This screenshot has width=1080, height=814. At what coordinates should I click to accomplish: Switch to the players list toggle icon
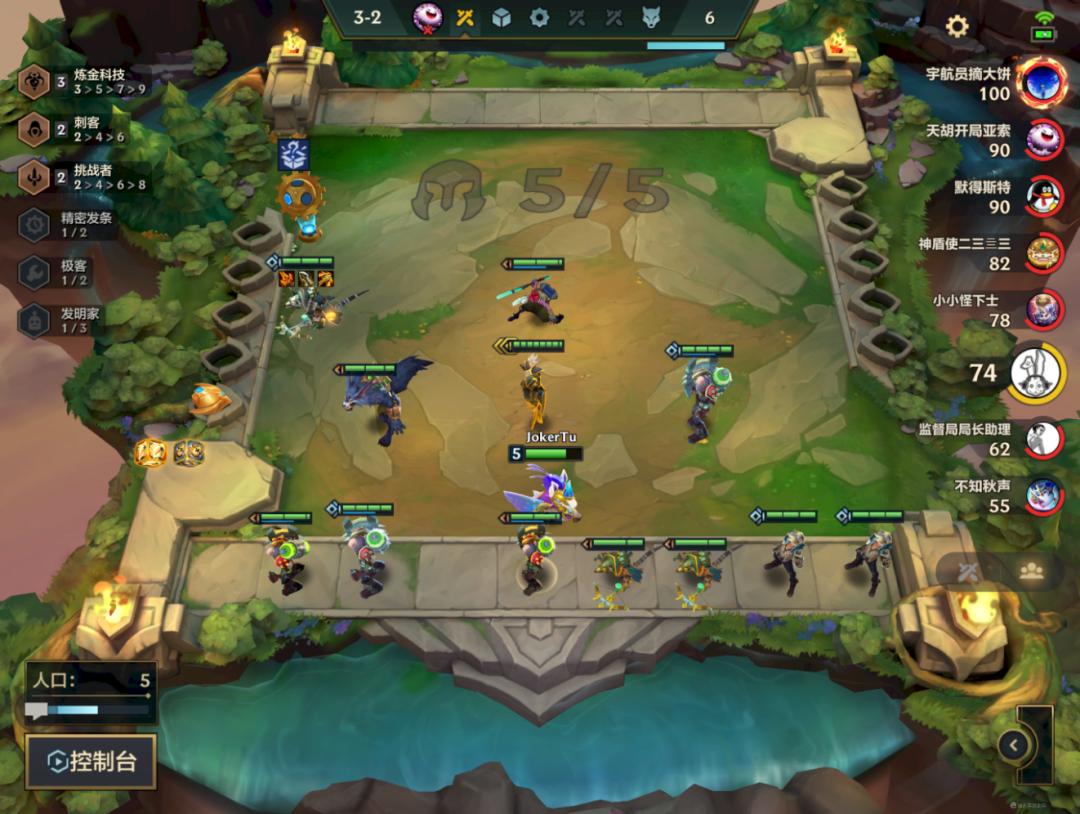[x=1031, y=571]
